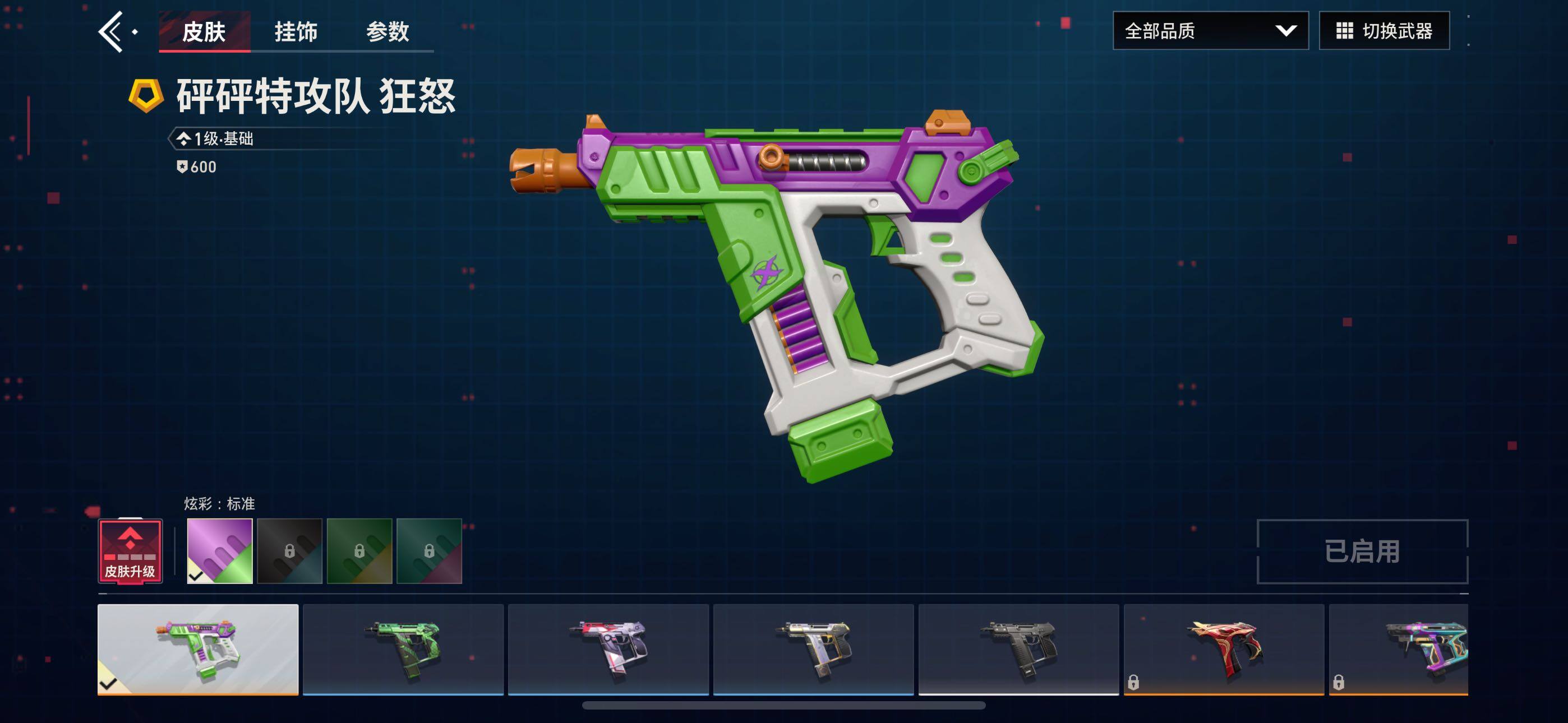Click the 切换武器 button
Screen dimensions: 1568x723
click(1383, 30)
